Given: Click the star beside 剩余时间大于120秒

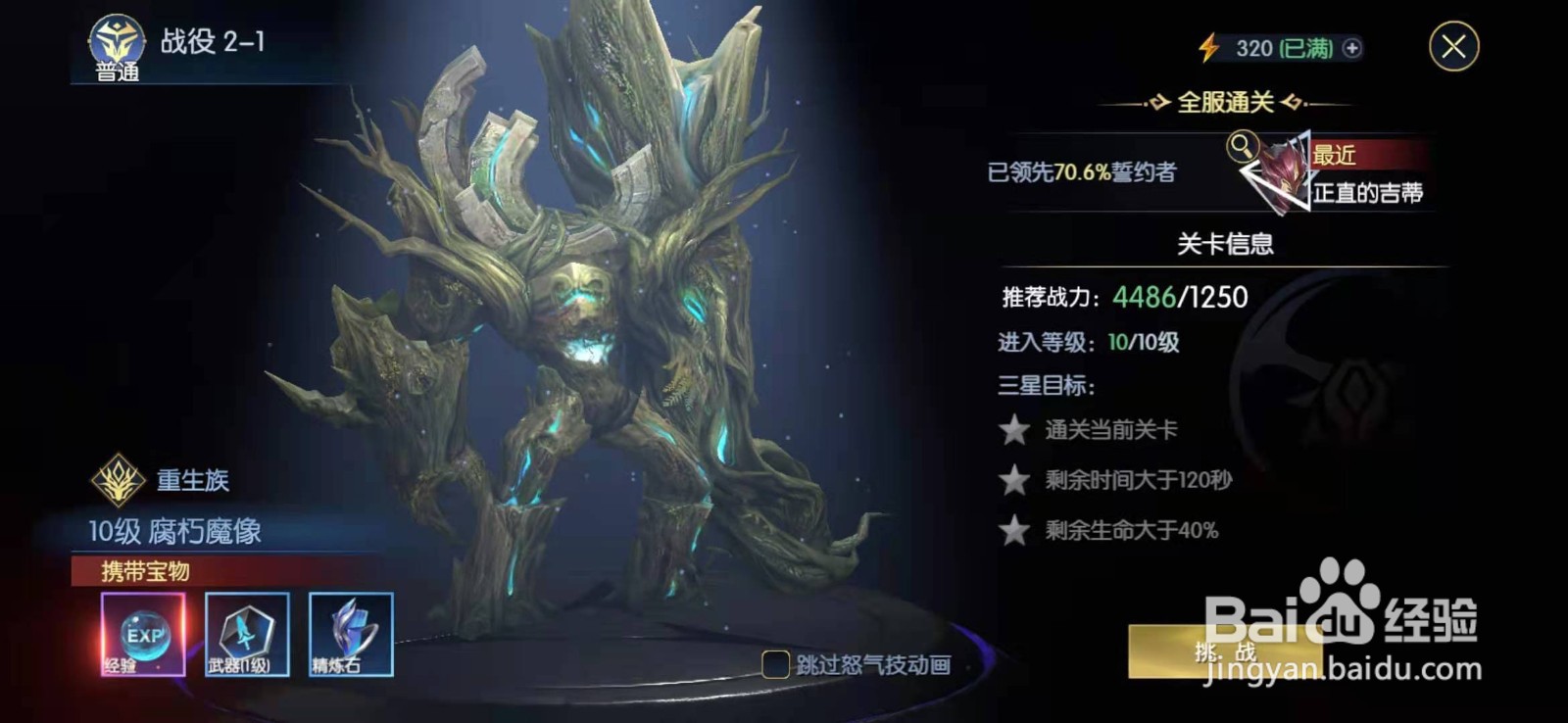Looking at the screenshot, I should [x=1014, y=479].
